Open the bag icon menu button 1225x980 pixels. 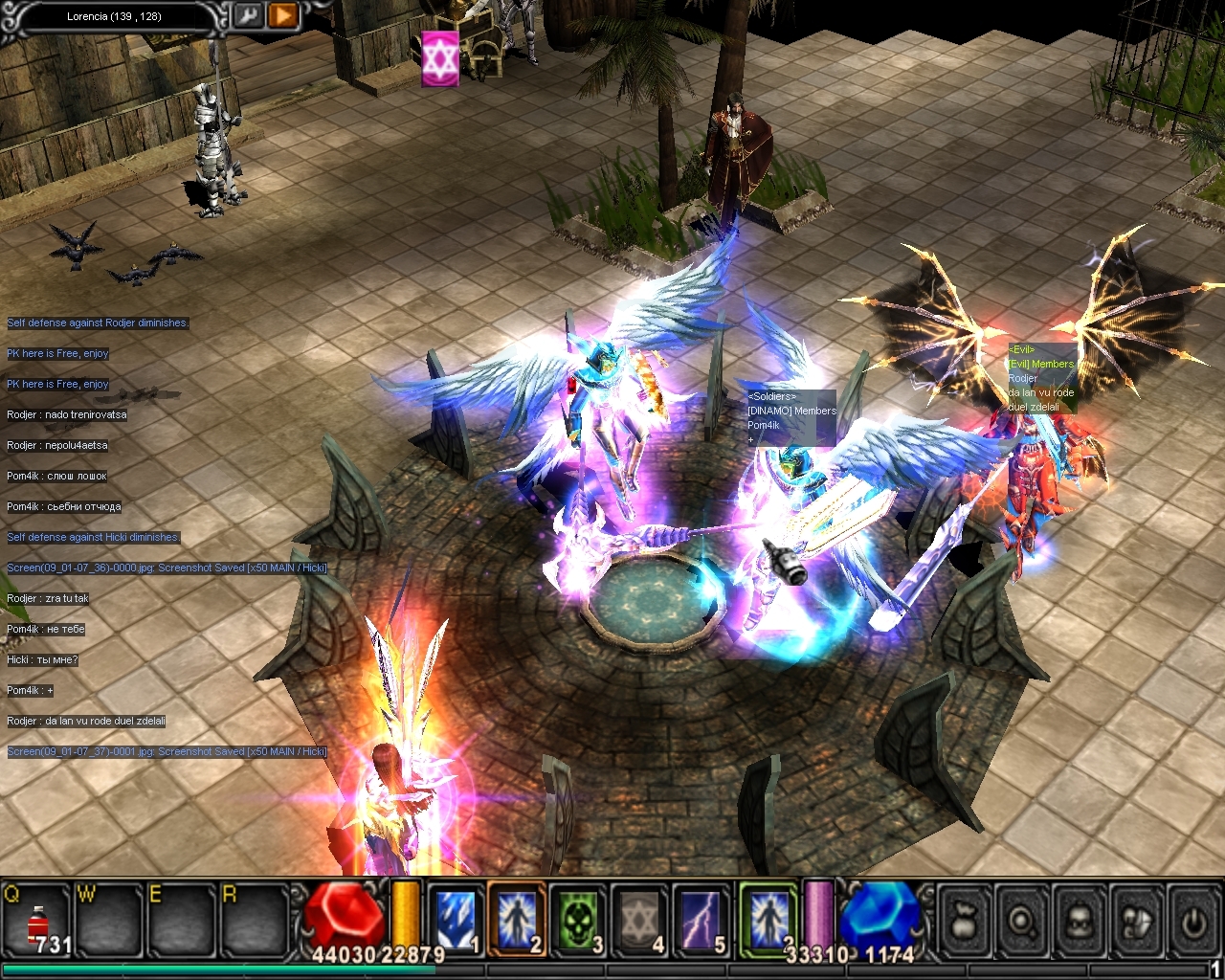965,922
